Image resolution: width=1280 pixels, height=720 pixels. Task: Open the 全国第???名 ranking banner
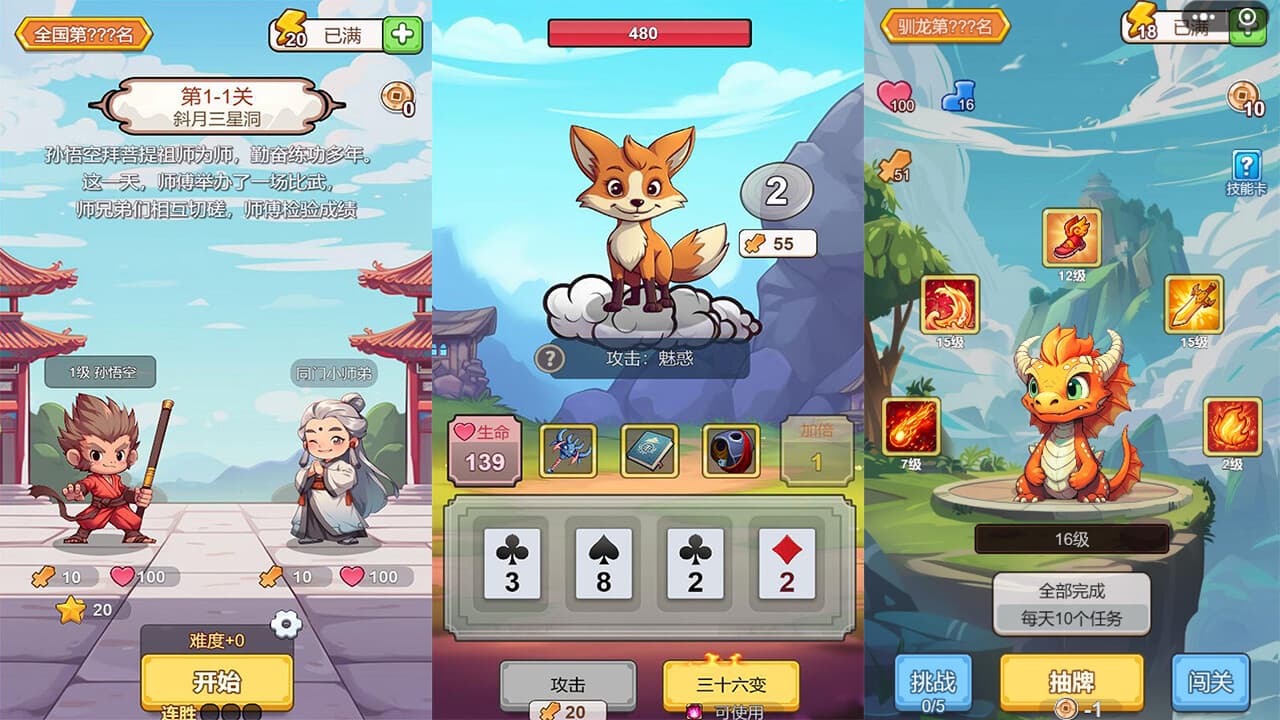point(83,34)
